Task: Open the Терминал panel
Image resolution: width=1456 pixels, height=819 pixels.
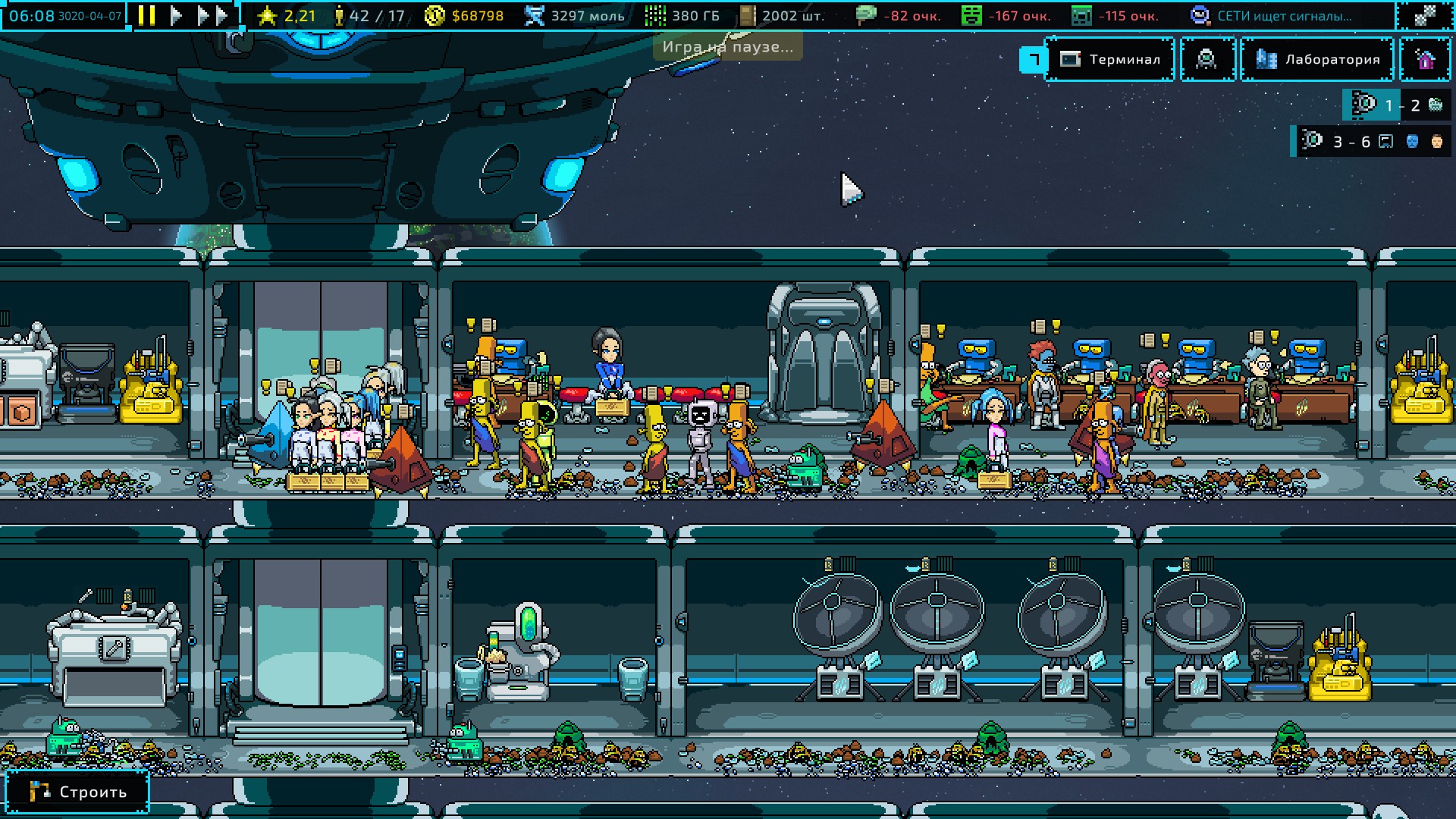Action: click(x=1110, y=59)
